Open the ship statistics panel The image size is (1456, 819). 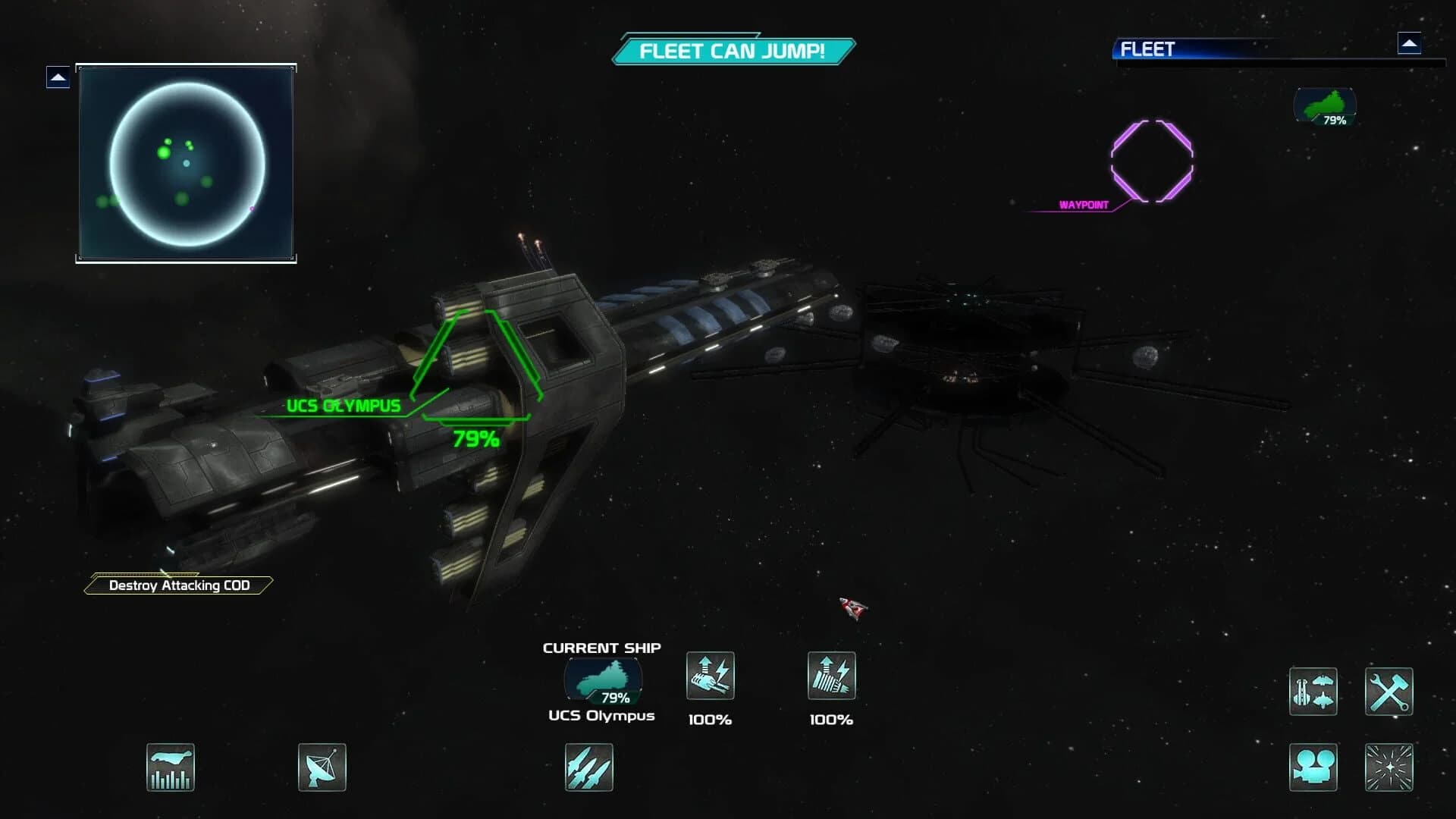pos(171,767)
